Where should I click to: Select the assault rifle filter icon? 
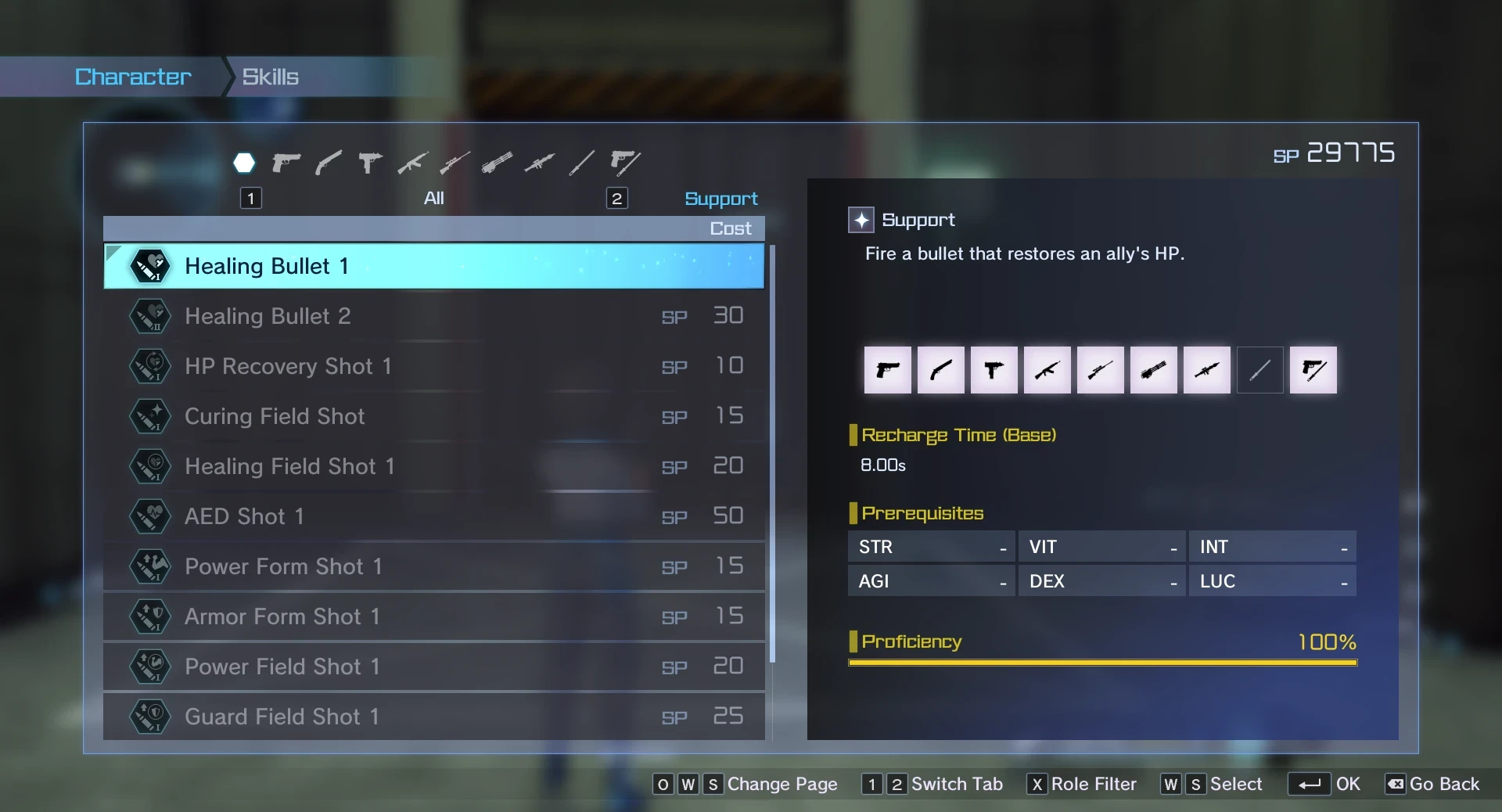412,162
